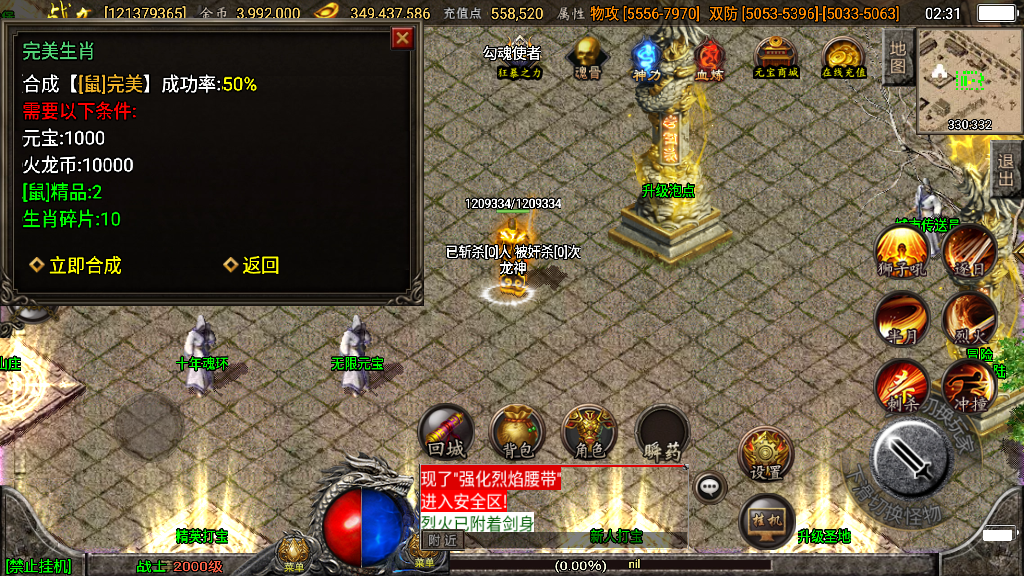This screenshot has height=576, width=1024.
Task: Open the 地图 map button
Action: [x=898, y=58]
